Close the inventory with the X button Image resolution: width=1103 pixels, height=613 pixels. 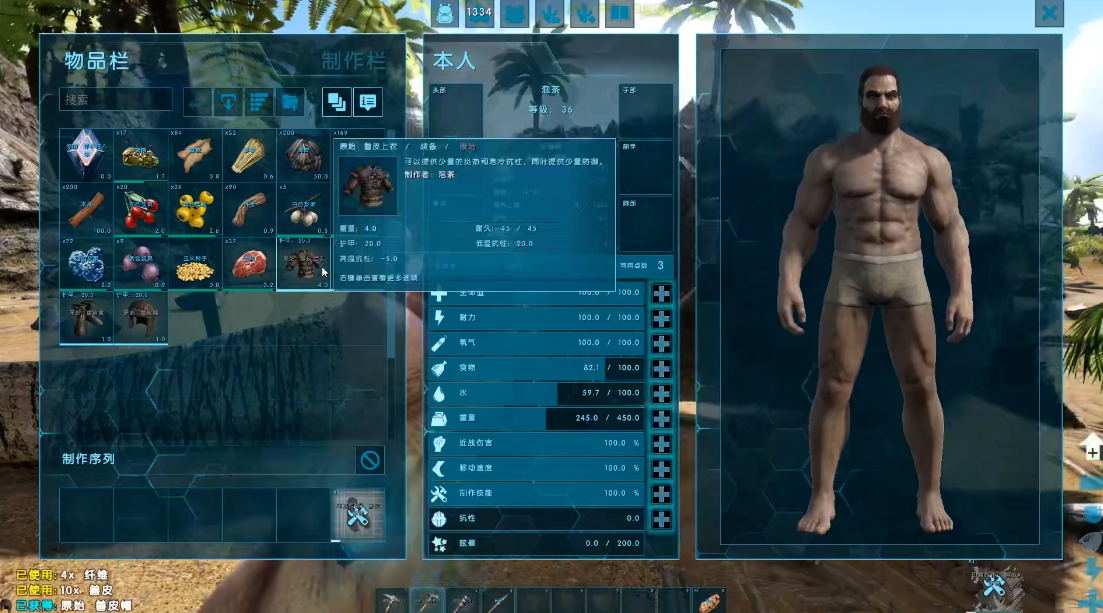1049,13
